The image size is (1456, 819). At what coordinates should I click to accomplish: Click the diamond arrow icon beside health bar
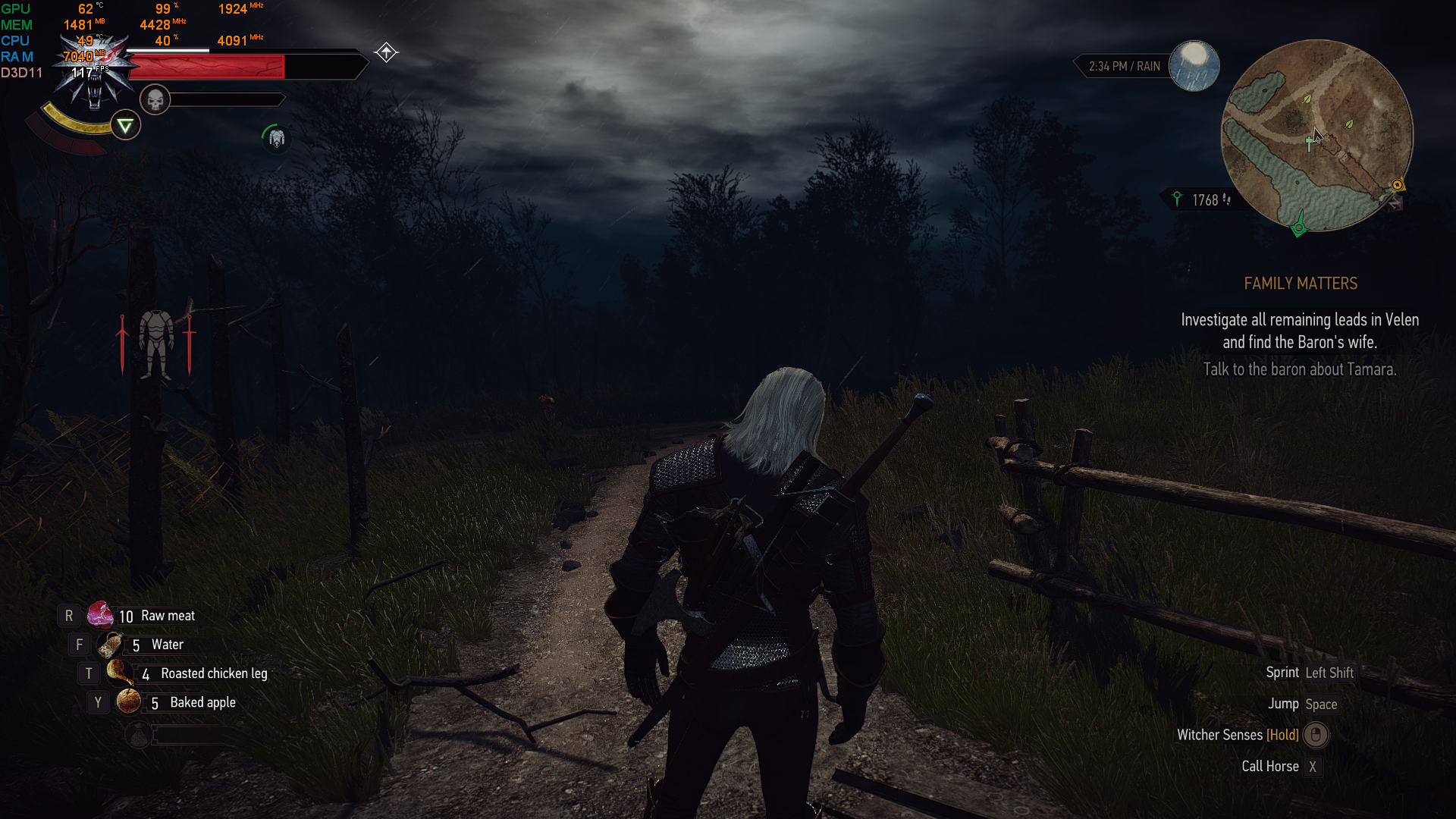click(x=386, y=52)
